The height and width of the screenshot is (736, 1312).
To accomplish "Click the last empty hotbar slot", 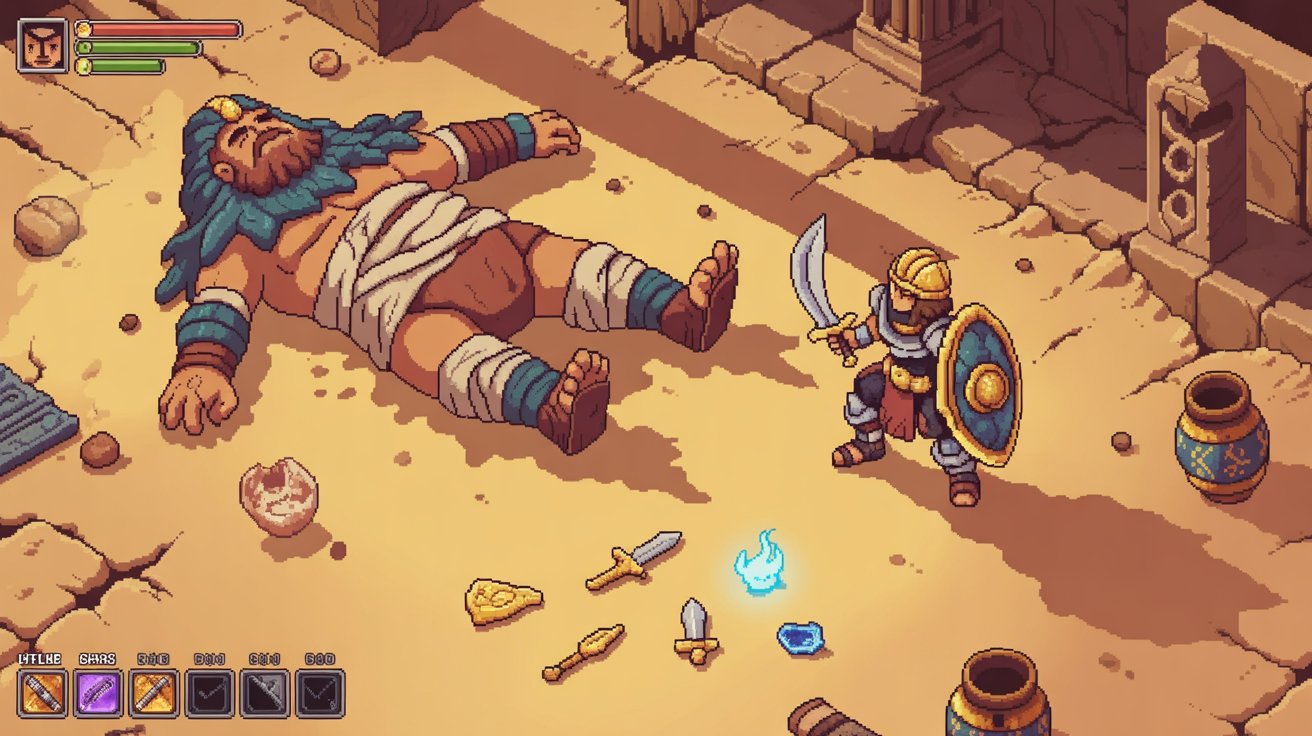I will click(322, 690).
